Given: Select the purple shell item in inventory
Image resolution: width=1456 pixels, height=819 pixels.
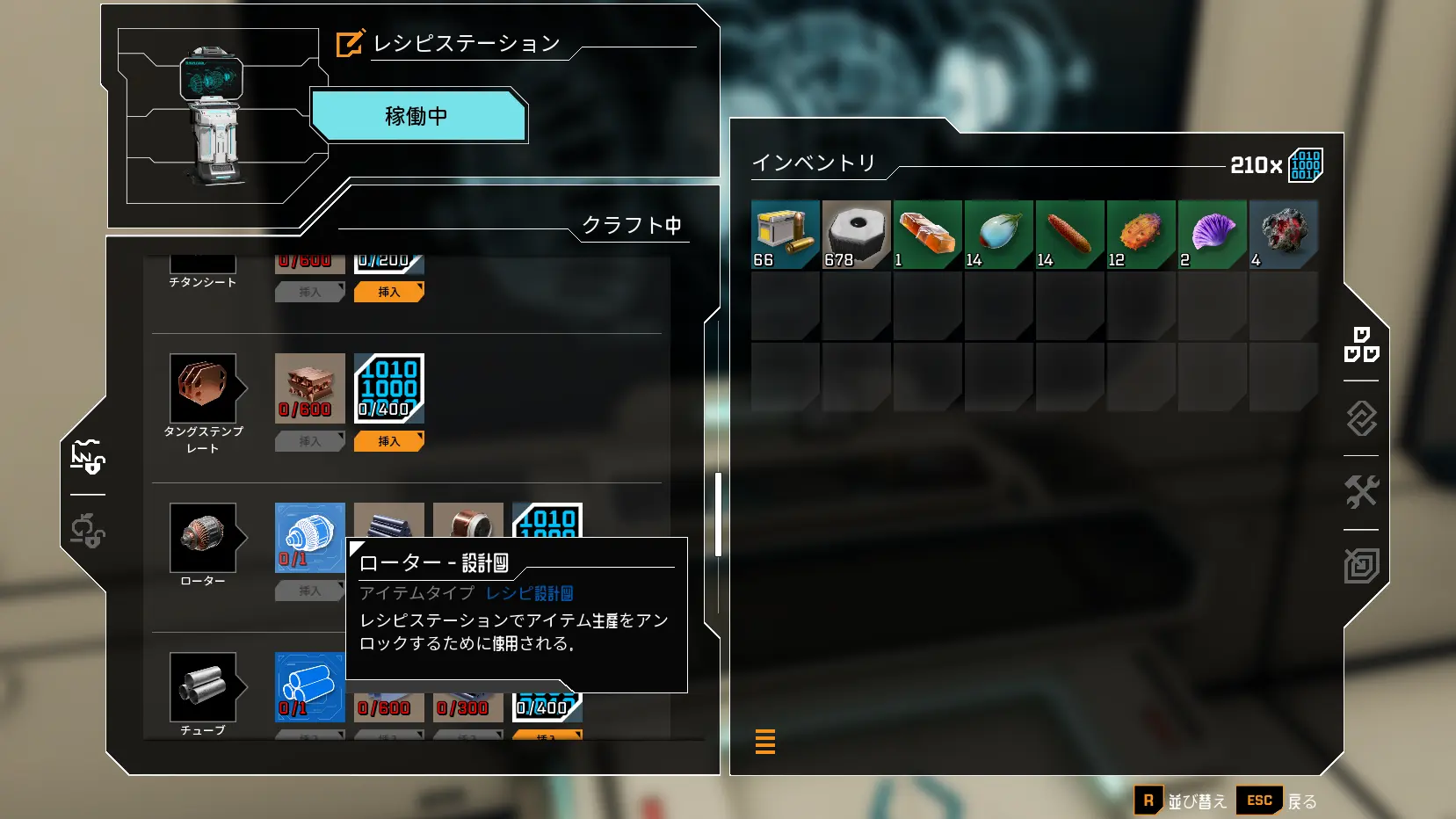Looking at the screenshot, I should coord(1213,235).
